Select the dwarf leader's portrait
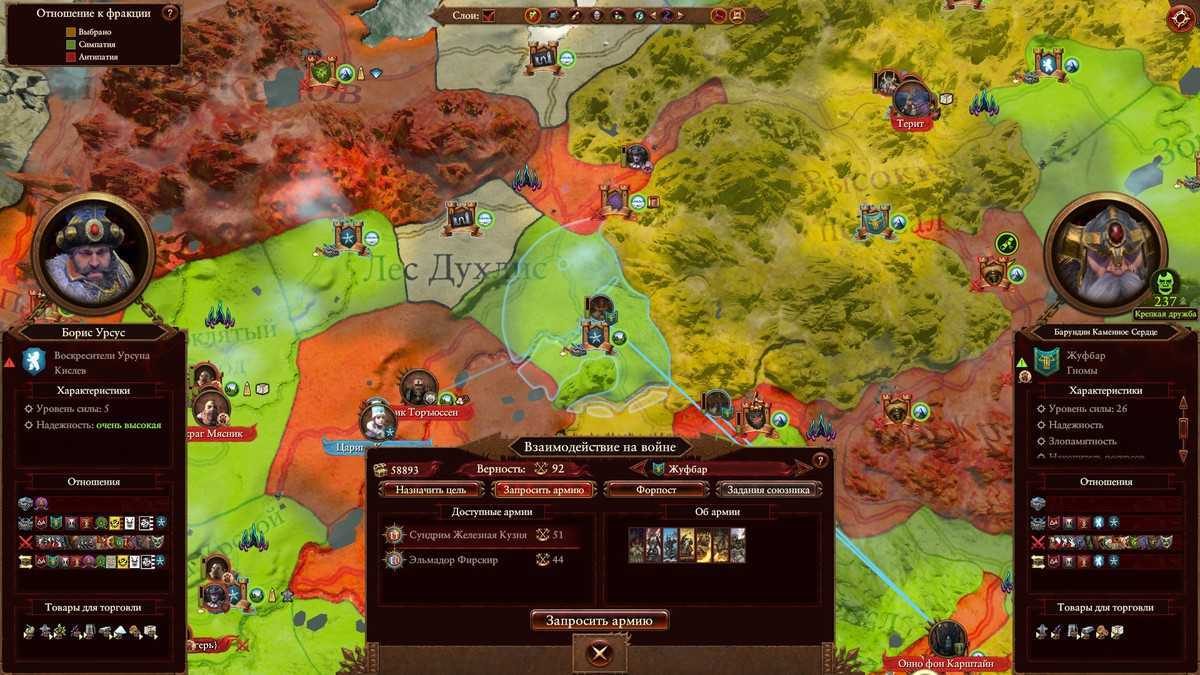The height and width of the screenshot is (675, 1200). pos(1107,253)
